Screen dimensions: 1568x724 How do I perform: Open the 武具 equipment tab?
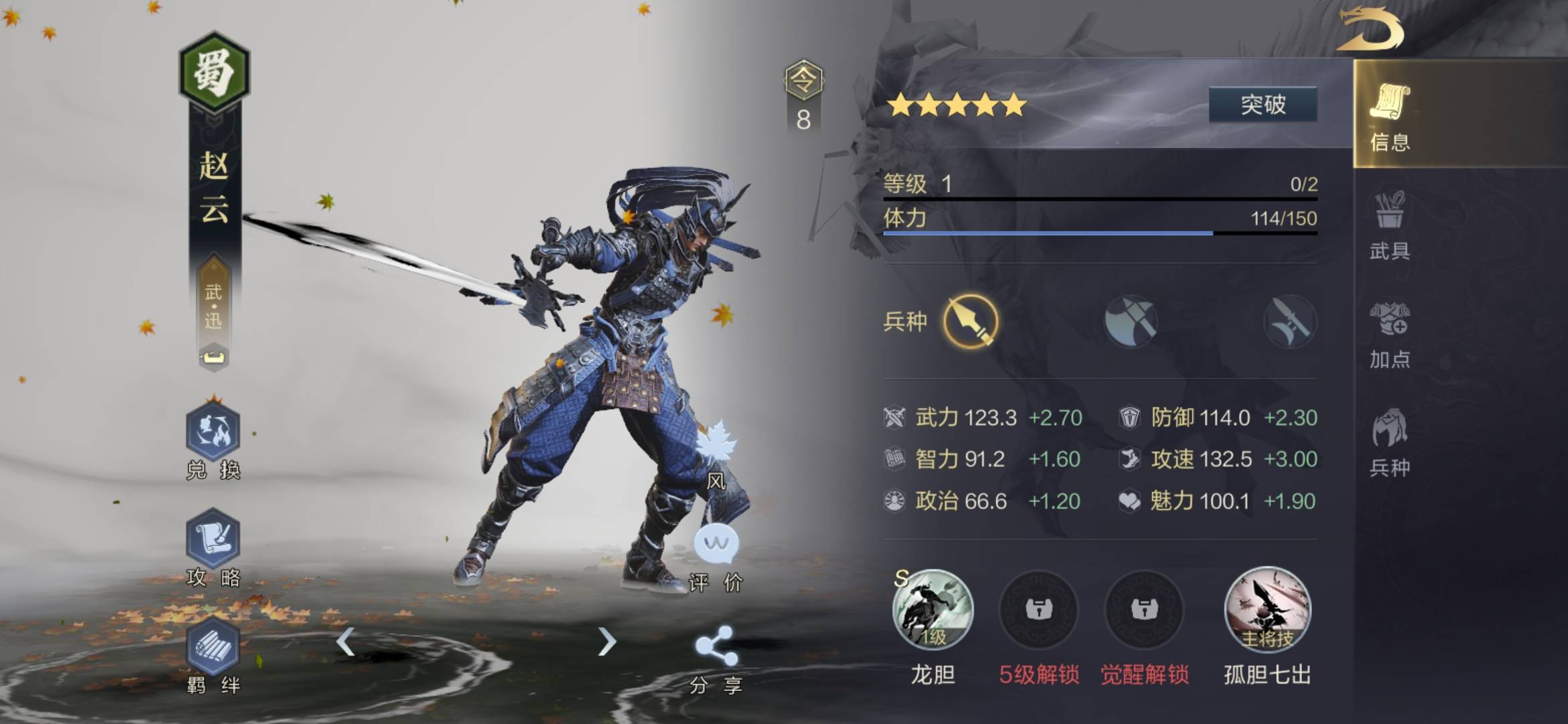click(1390, 225)
